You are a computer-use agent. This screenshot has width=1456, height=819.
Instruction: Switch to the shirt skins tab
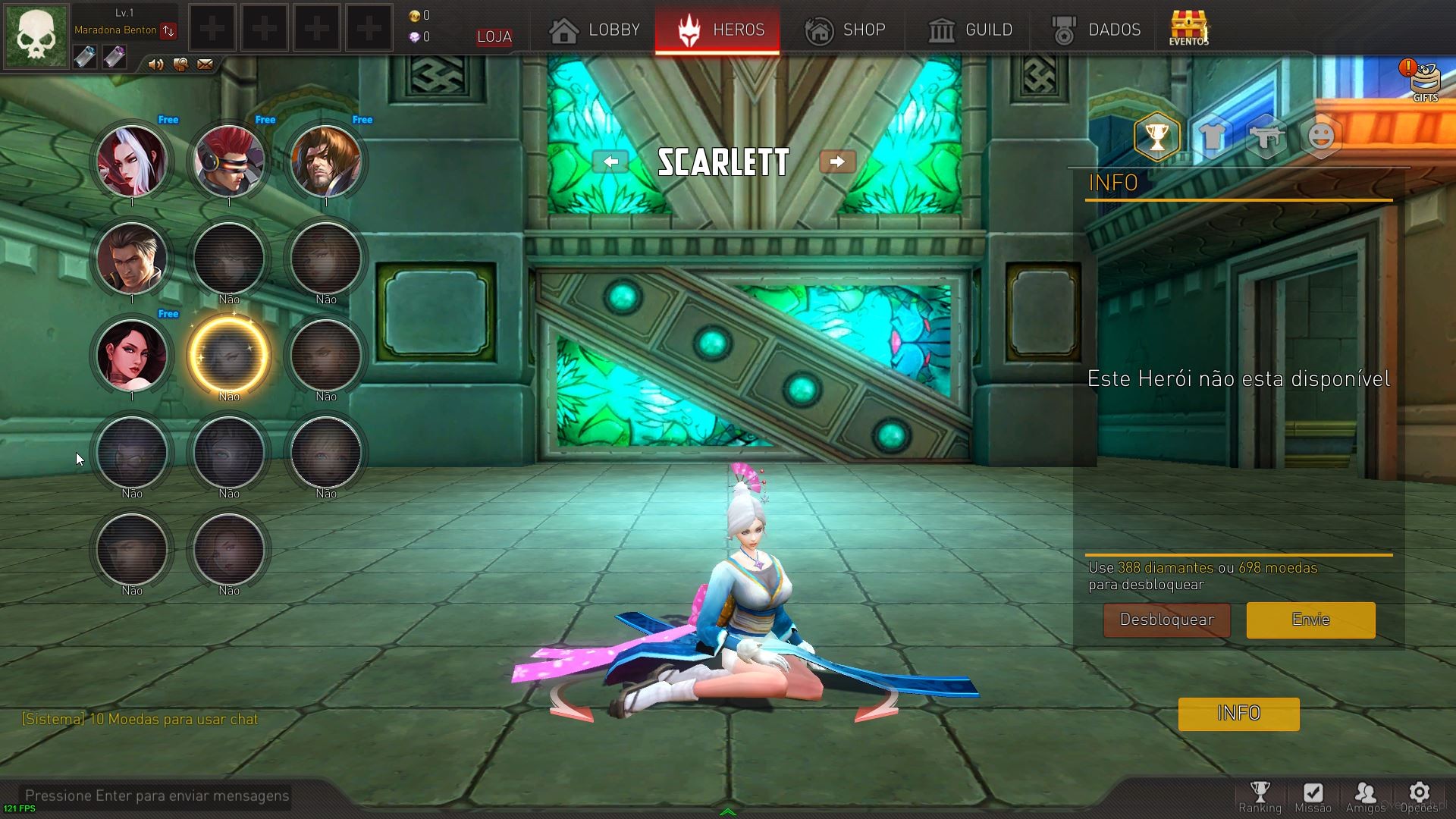click(1212, 136)
